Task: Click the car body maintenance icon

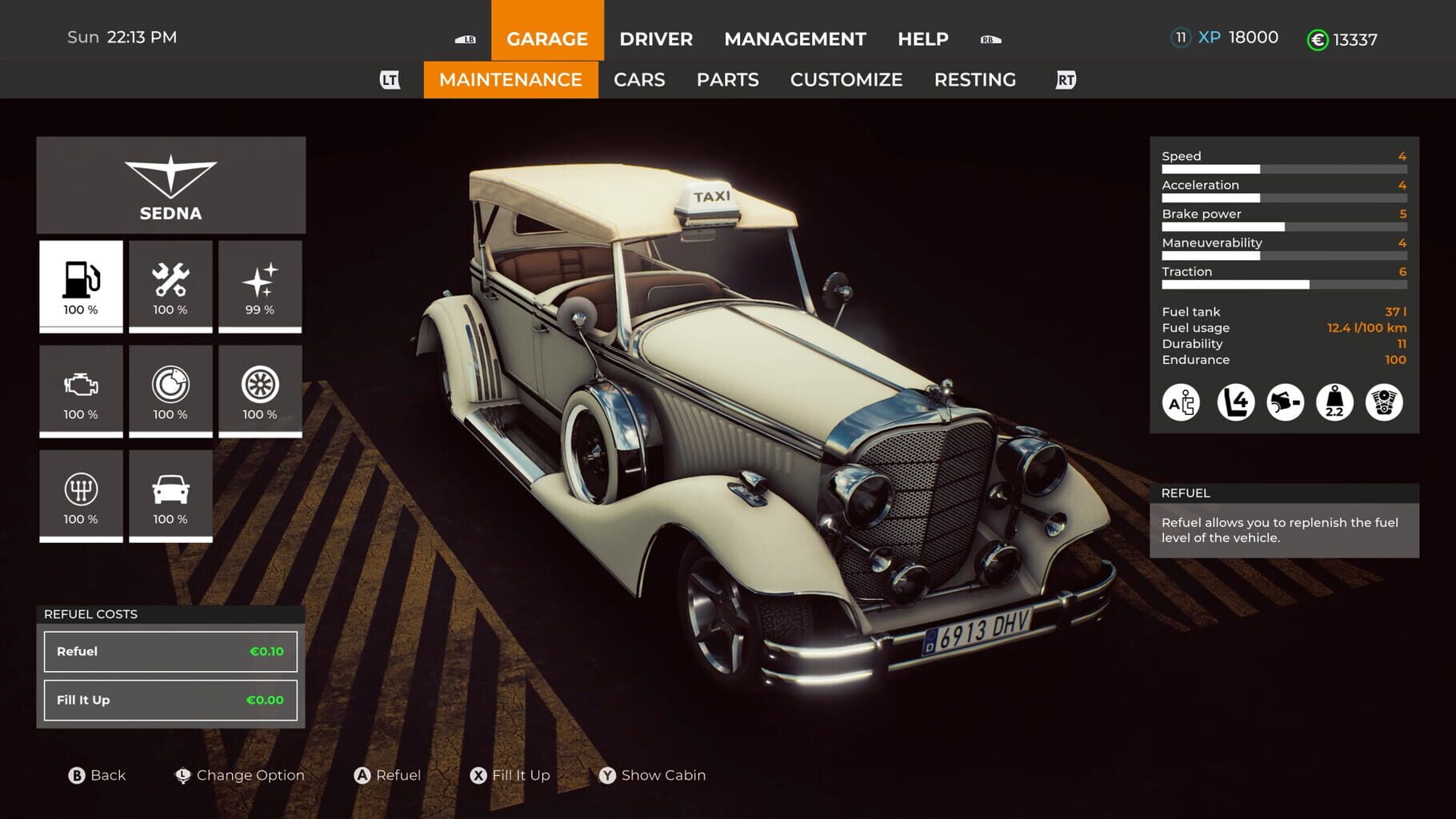Action: [170, 494]
